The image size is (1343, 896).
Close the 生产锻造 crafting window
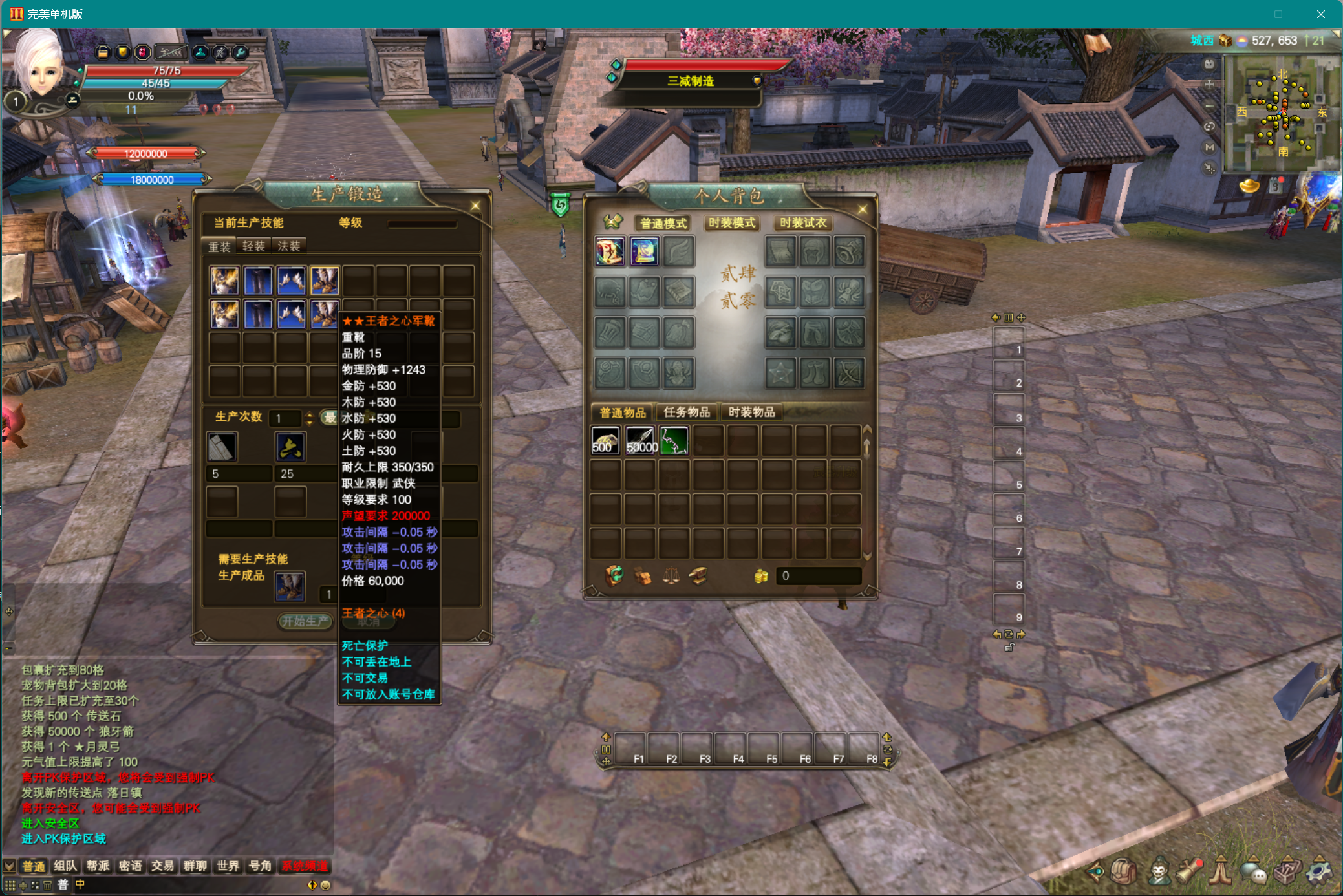pyautogui.click(x=475, y=206)
